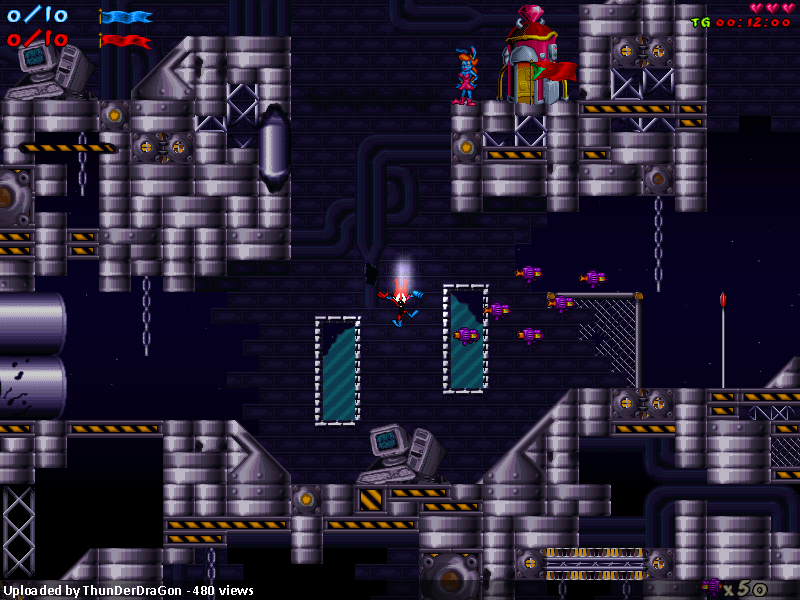
Task: Click the red team flag icon
Action: click(x=126, y=41)
